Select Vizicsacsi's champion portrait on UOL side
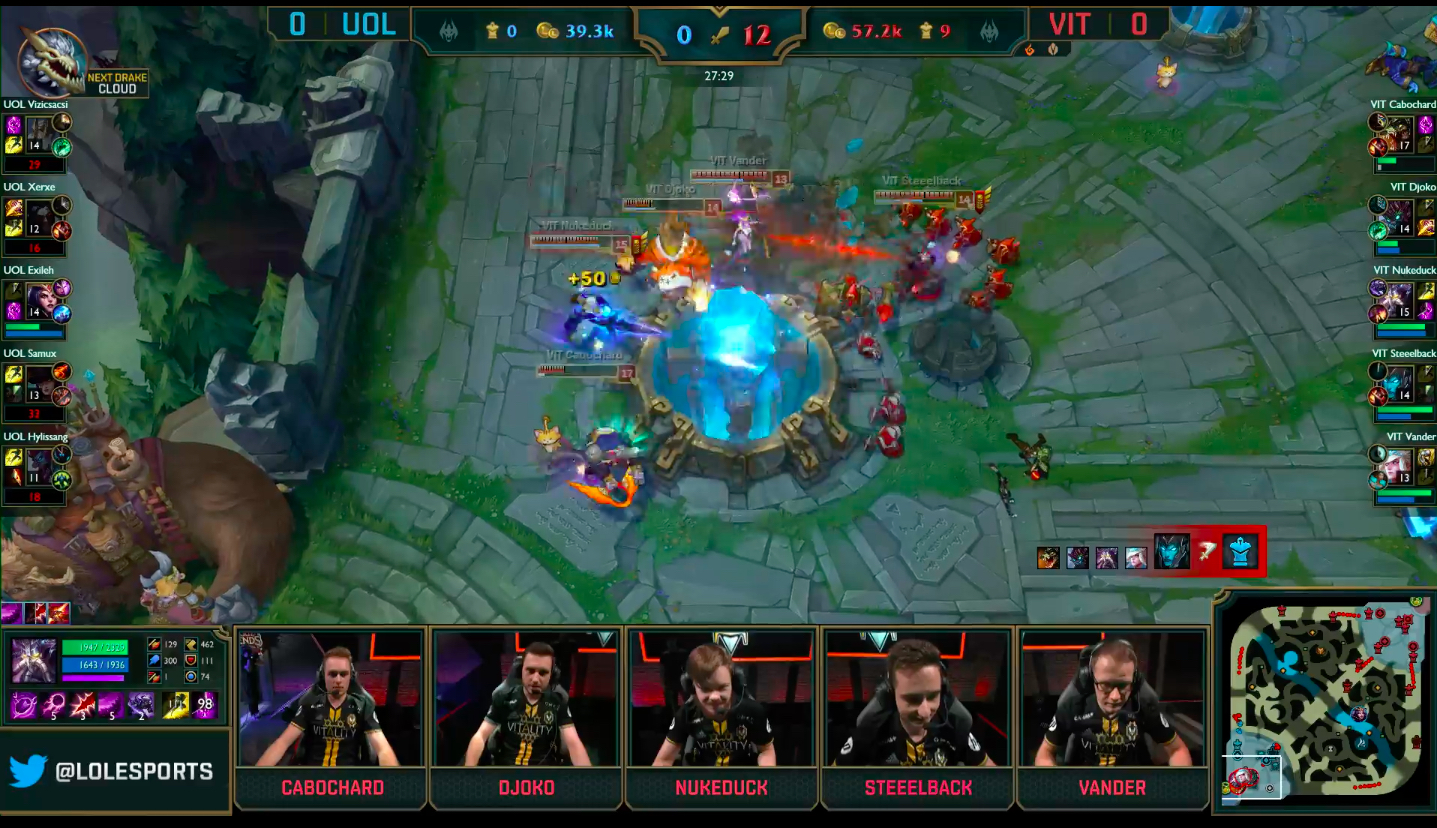The height and width of the screenshot is (828, 1437). coord(39,131)
